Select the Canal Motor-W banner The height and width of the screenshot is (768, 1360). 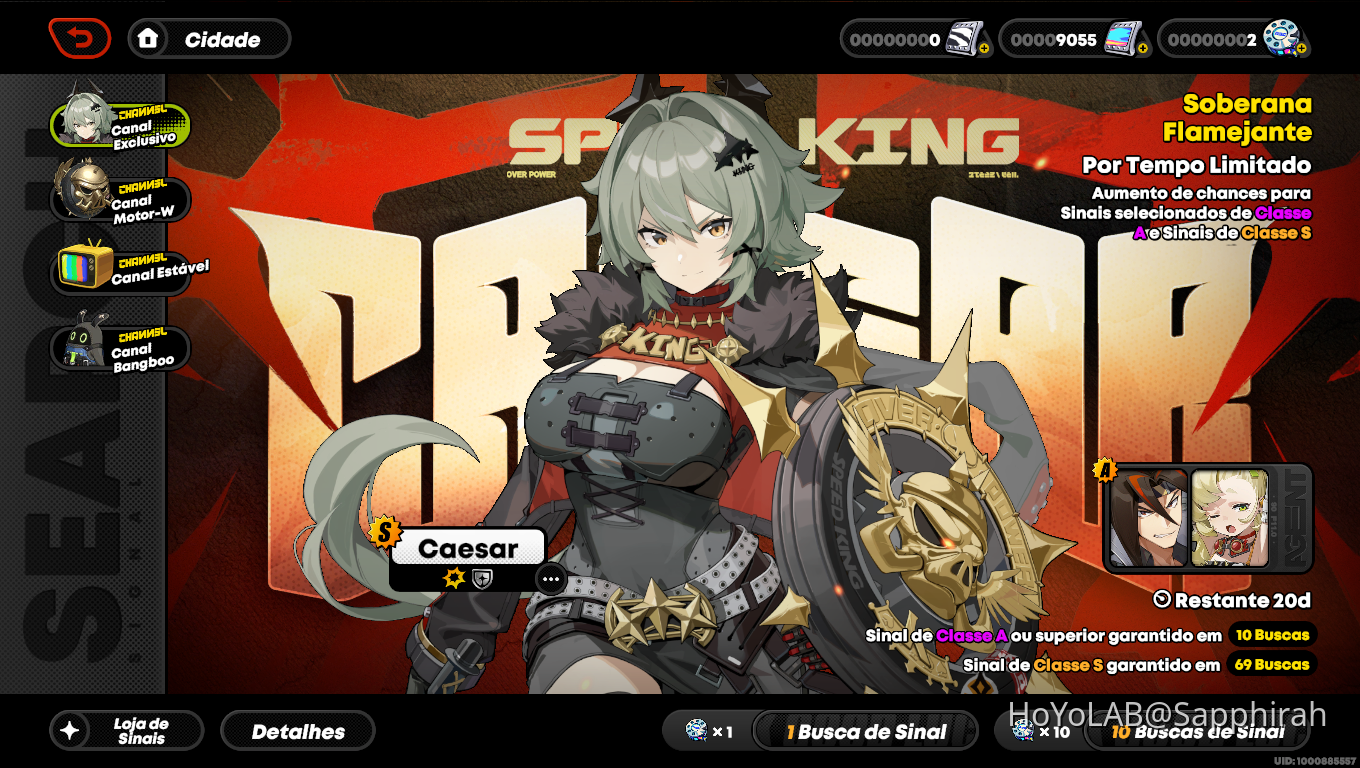click(120, 197)
